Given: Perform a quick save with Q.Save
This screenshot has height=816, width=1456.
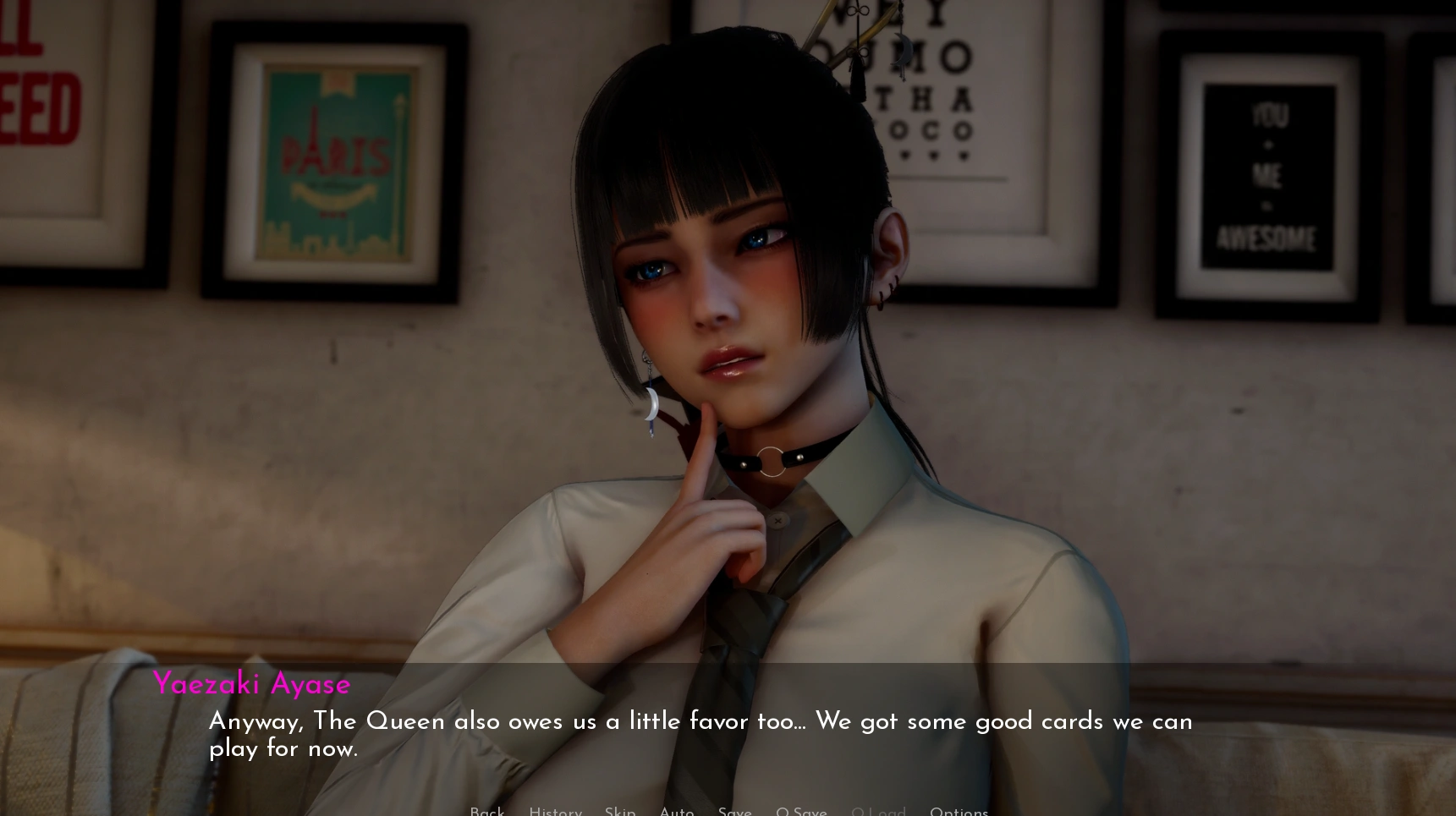Looking at the screenshot, I should pos(801,811).
